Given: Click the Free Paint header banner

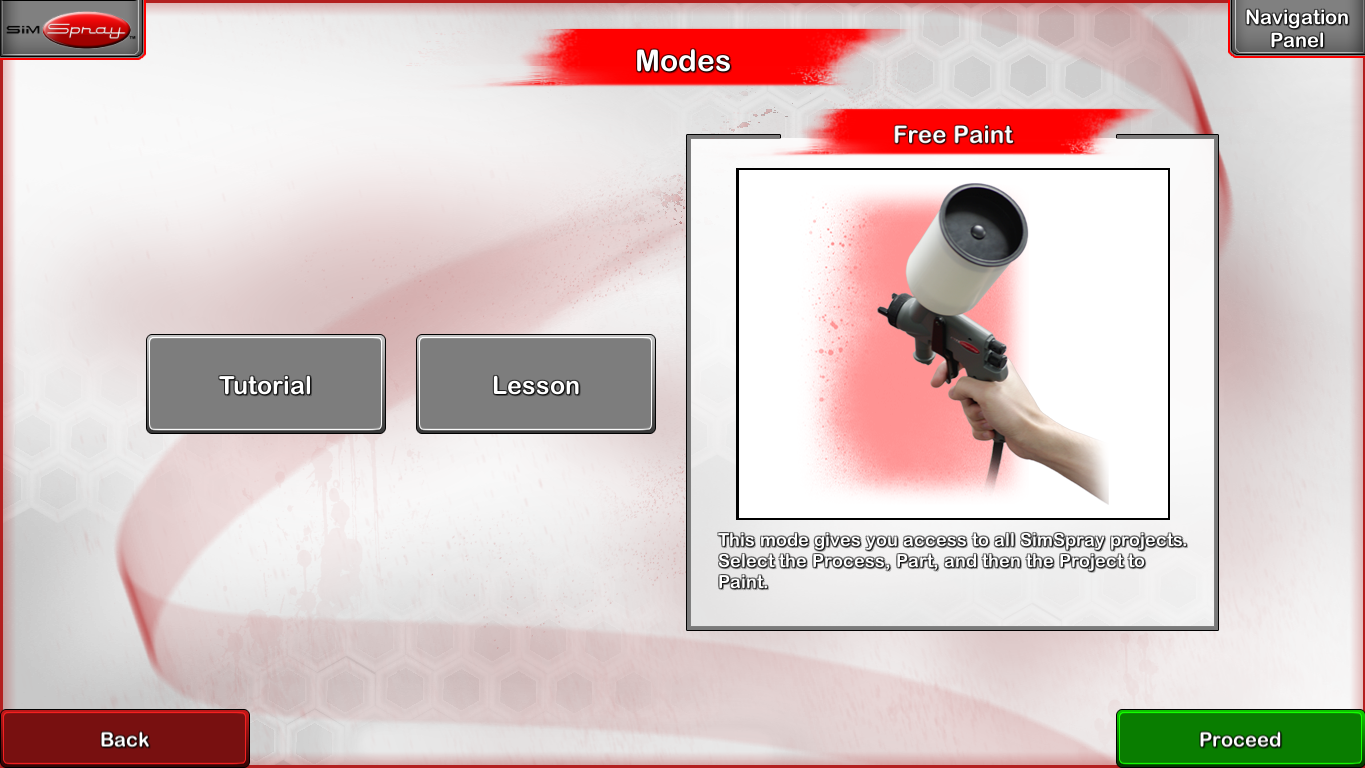Looking at the screenshot, I should 952,134.
